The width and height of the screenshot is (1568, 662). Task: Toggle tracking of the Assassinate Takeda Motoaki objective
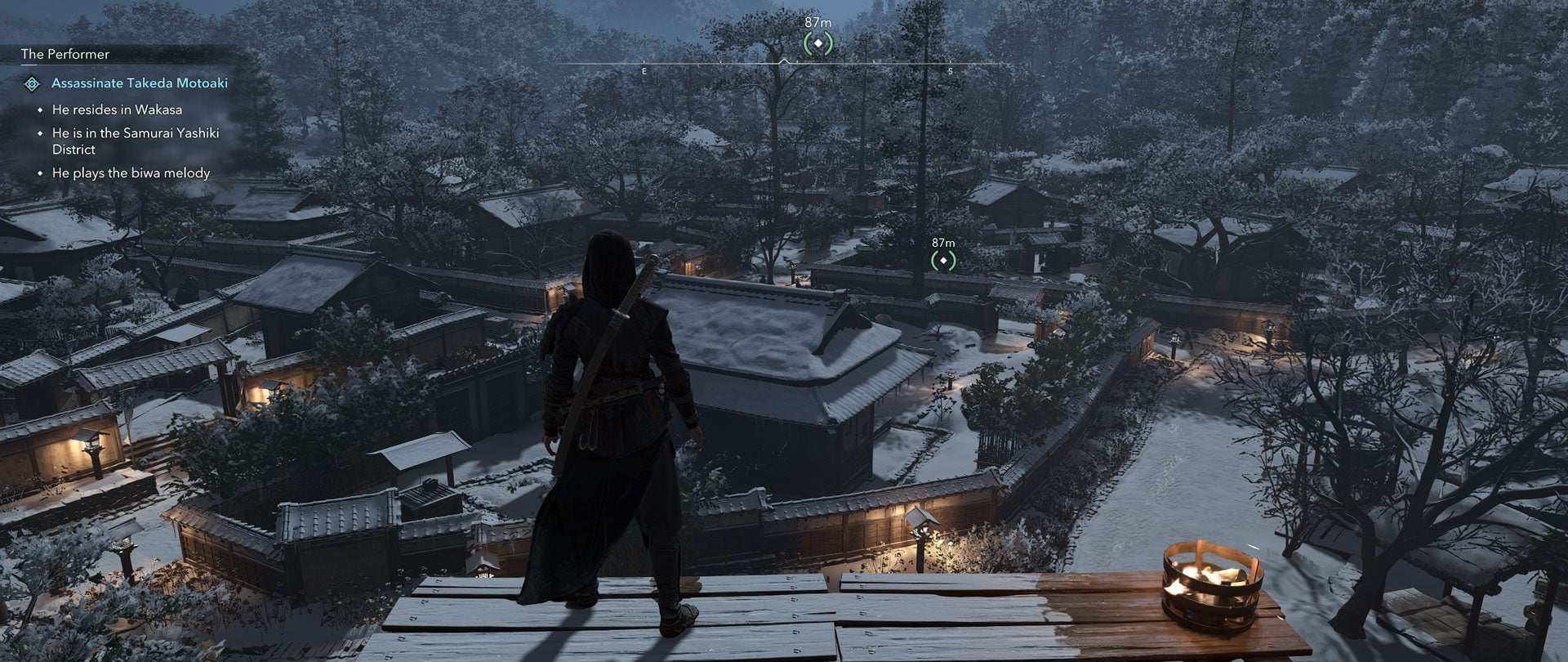[139, 83]
